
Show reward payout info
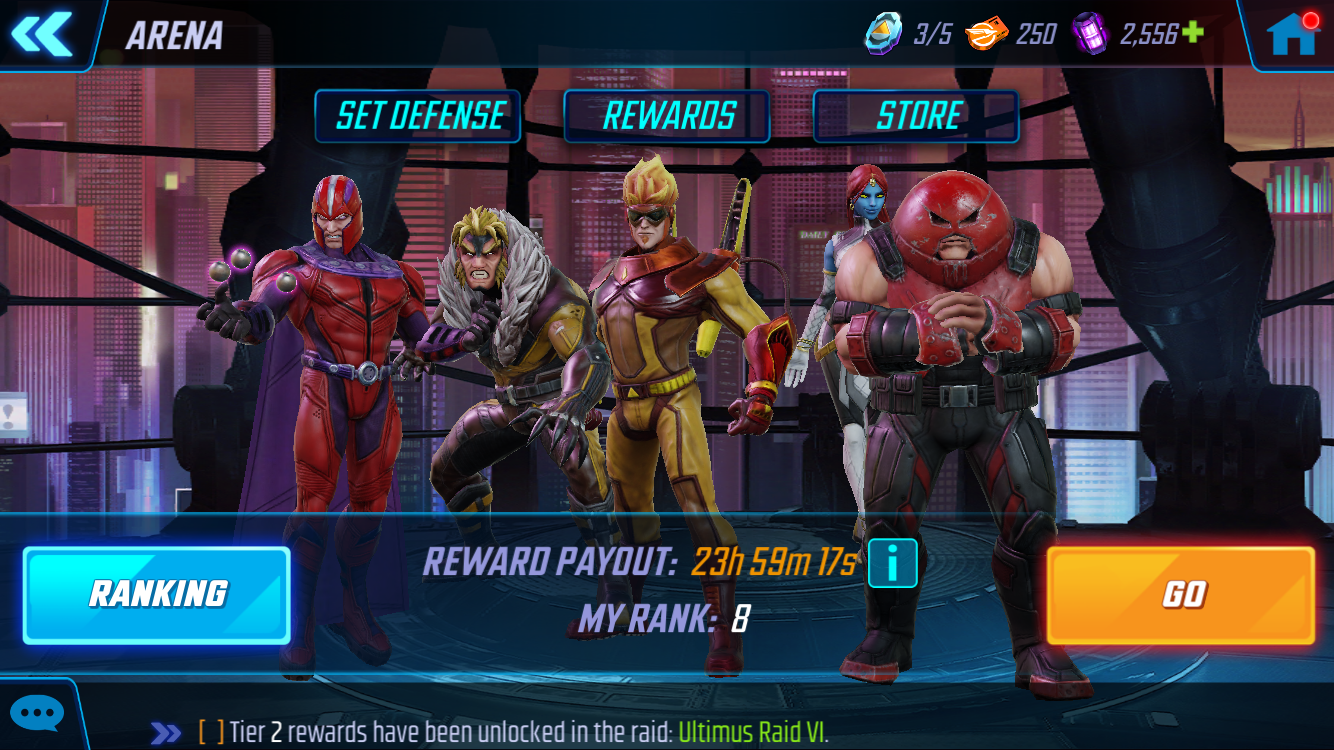coord(892,564)
